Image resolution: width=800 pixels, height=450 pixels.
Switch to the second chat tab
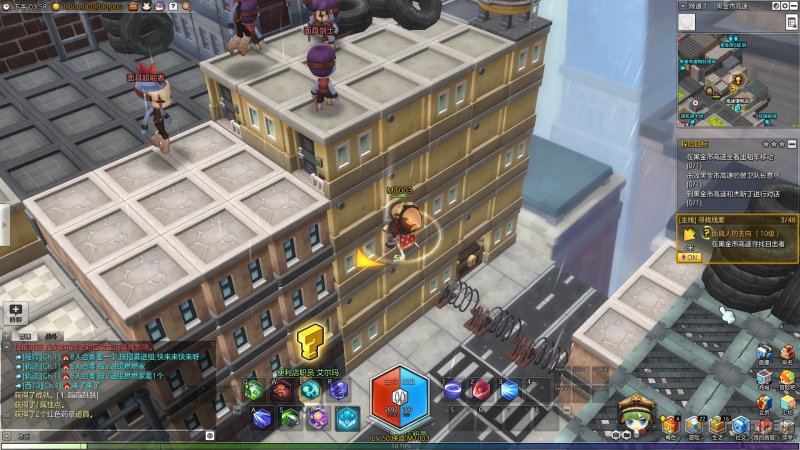click(x=51, y=336)
